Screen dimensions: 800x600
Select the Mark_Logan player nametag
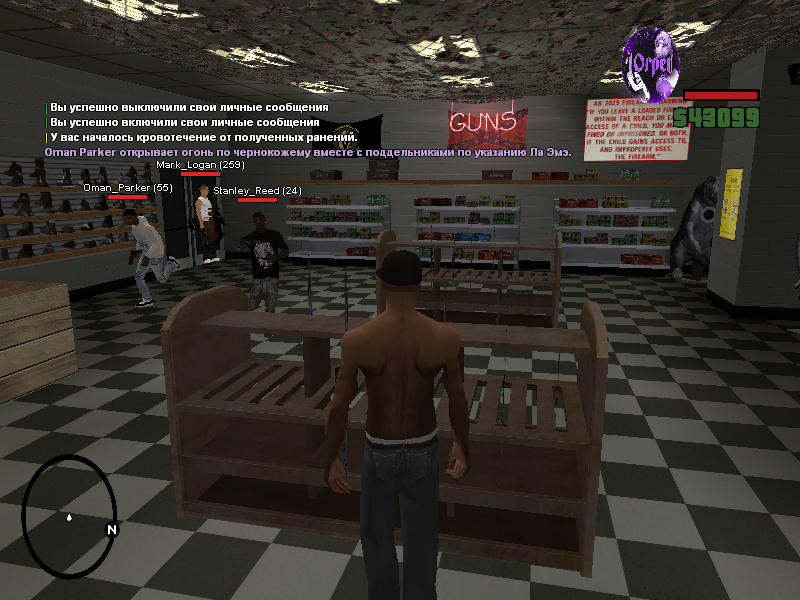pos(200,165)
